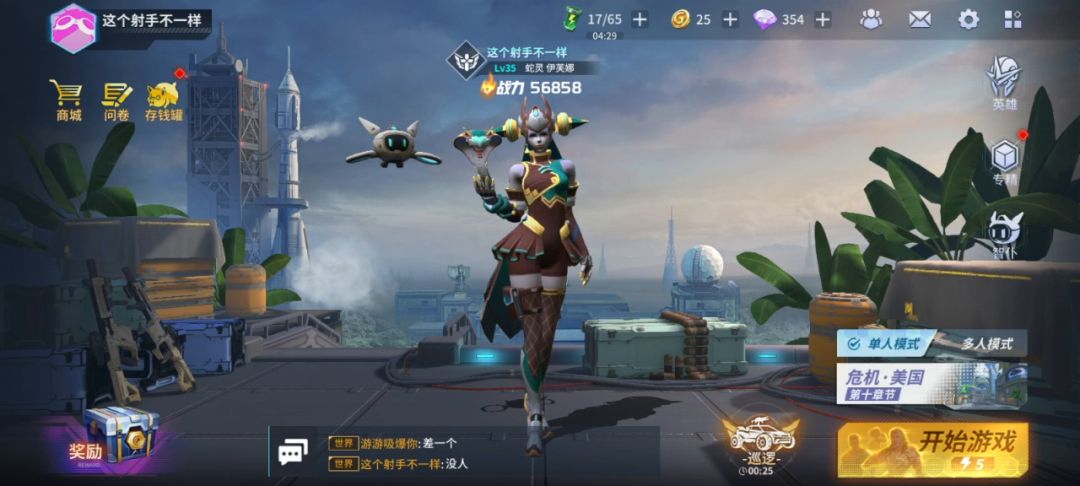Open the player avatar profile
Screen dimensions: 1080x486
tap(73, 26)
